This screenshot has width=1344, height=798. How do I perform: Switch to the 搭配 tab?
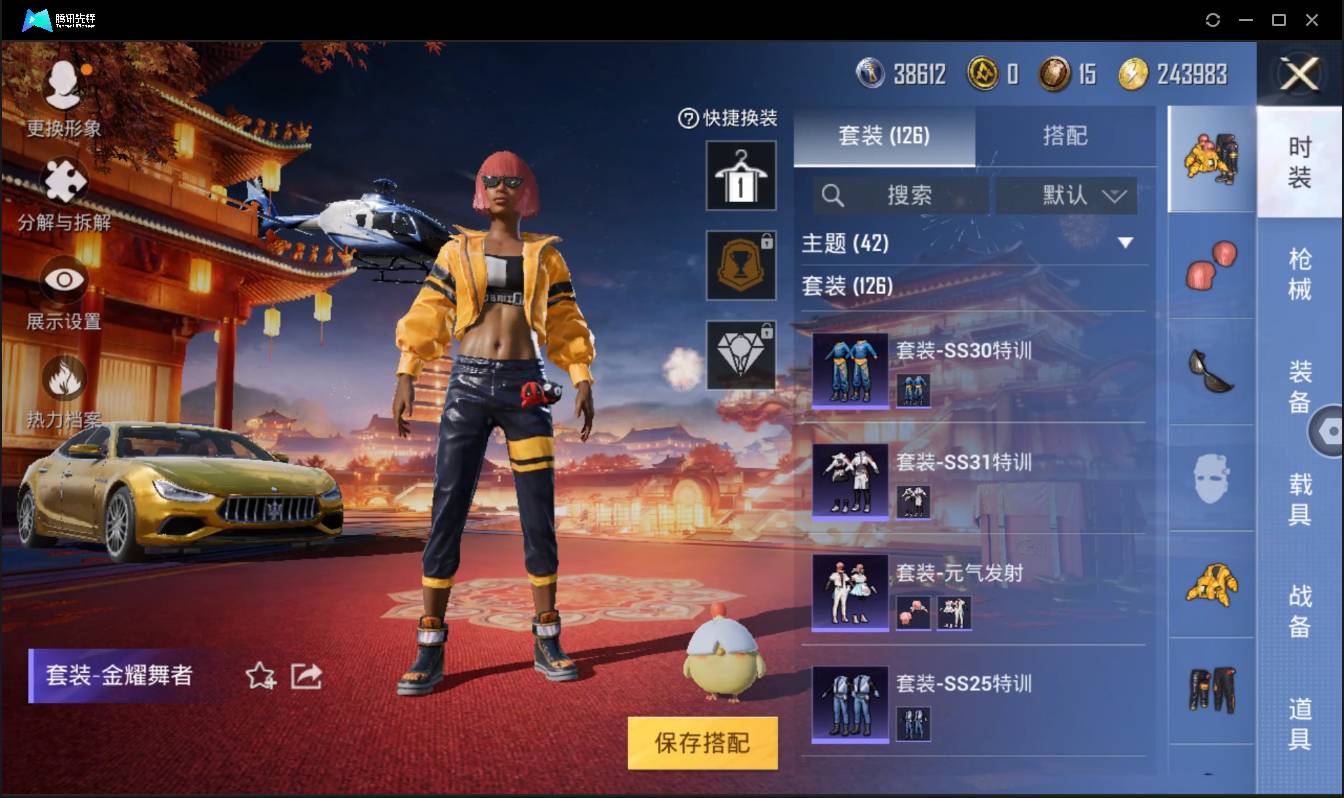1066,137
